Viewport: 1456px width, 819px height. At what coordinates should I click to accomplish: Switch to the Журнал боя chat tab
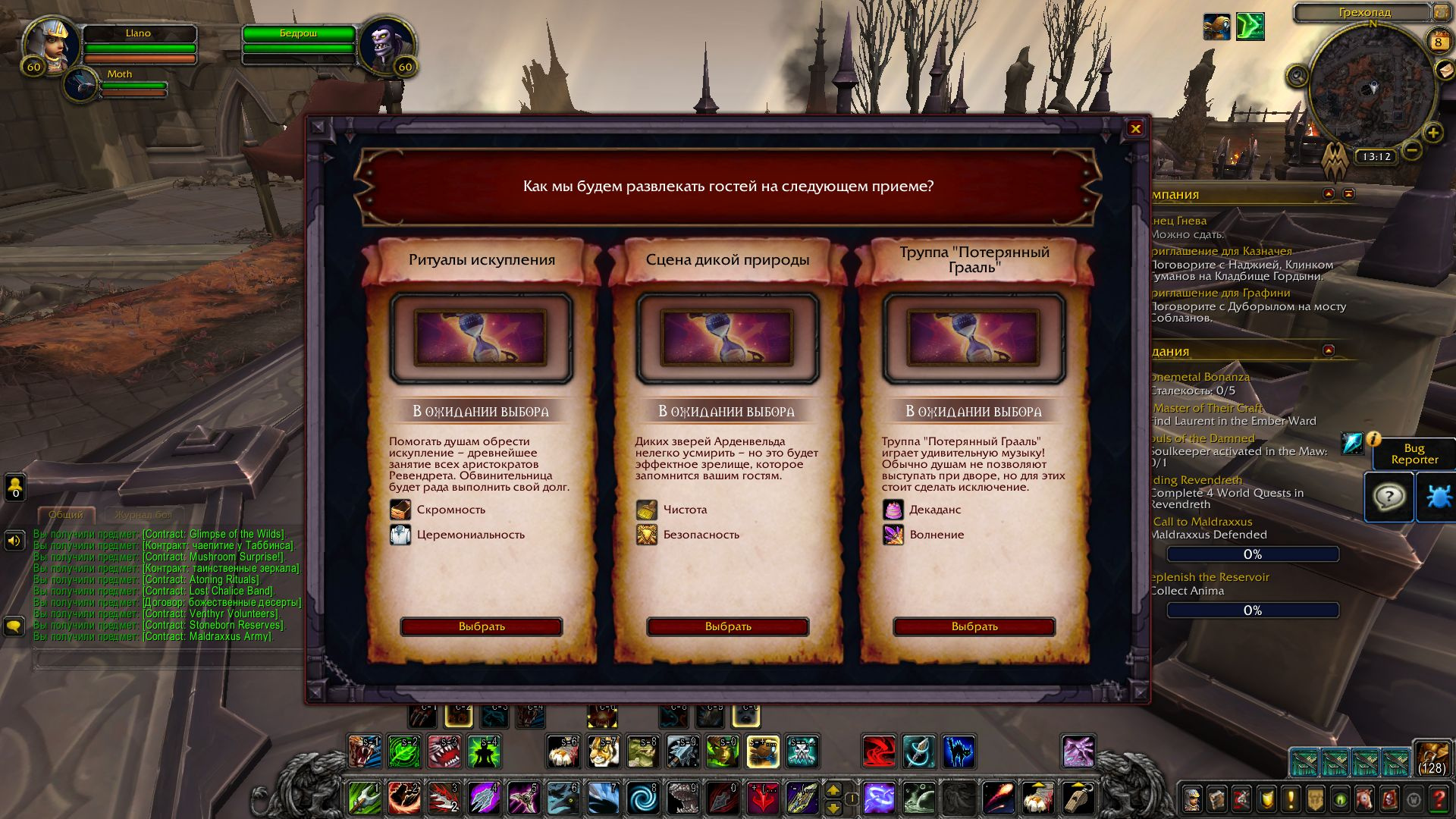pos(143,514)
